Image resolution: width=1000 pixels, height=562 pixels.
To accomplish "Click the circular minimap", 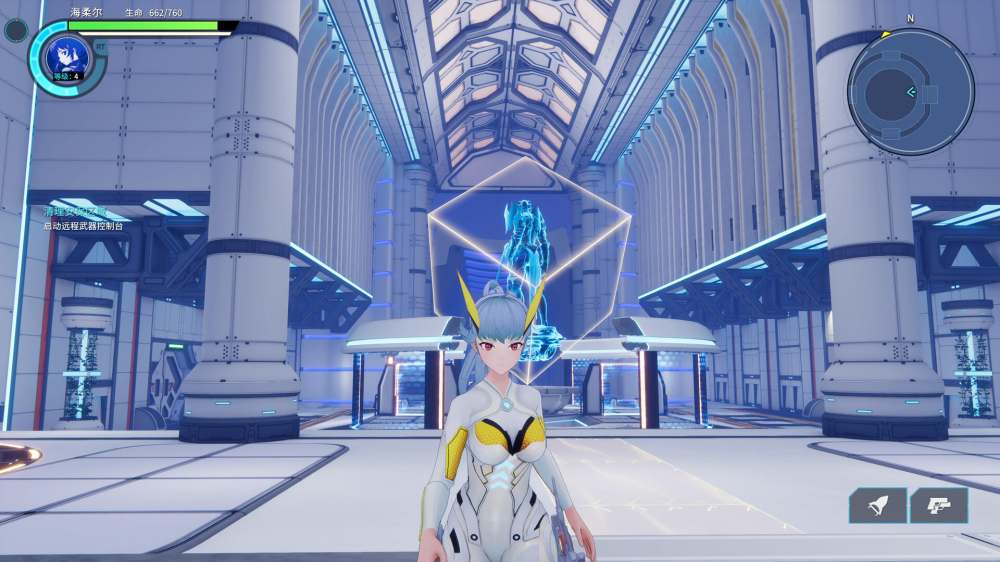I will (x=910, y=92).
